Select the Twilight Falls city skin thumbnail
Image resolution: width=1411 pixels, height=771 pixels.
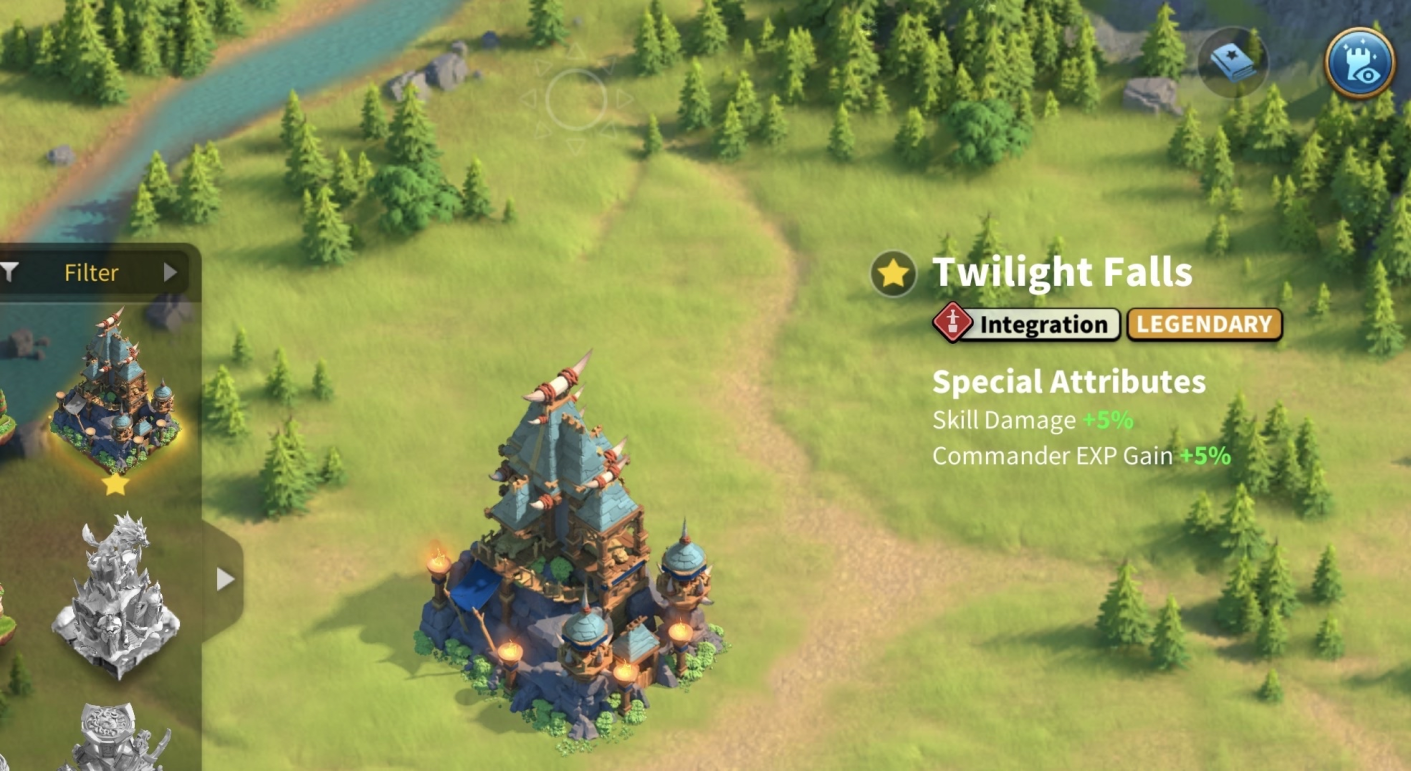coord(115,394)
